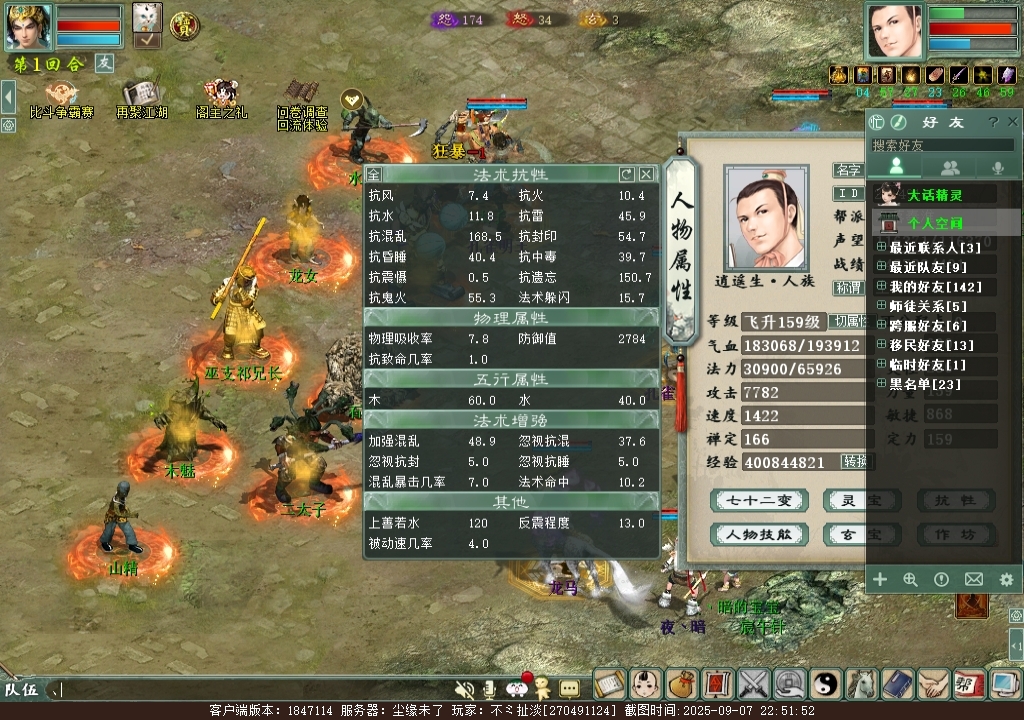Click the 转换 button beside experience
Image resolution: width=1024 pixels, height=720 pixels.
(855, 461)
